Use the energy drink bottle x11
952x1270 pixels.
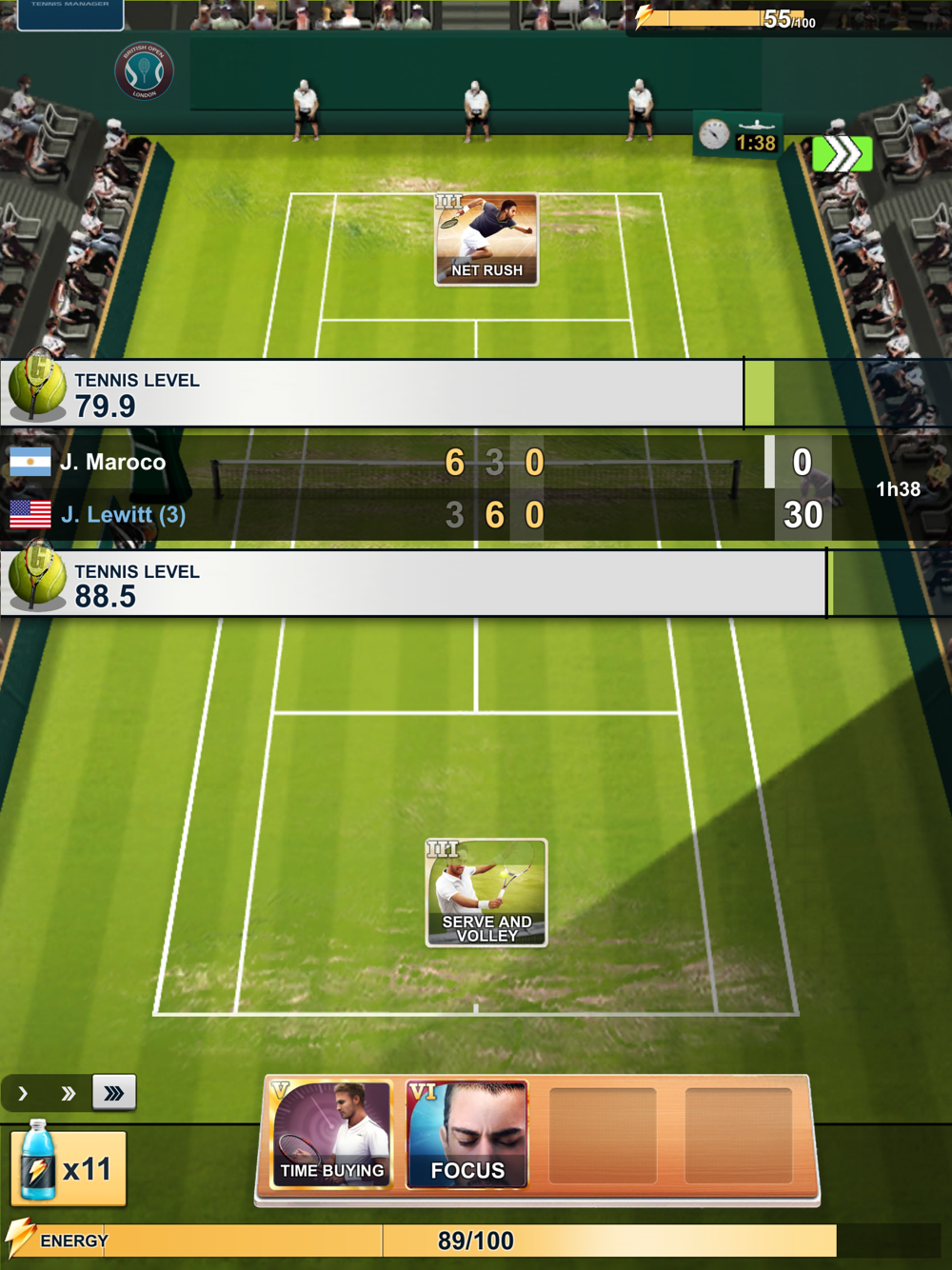coord(69,1167)
